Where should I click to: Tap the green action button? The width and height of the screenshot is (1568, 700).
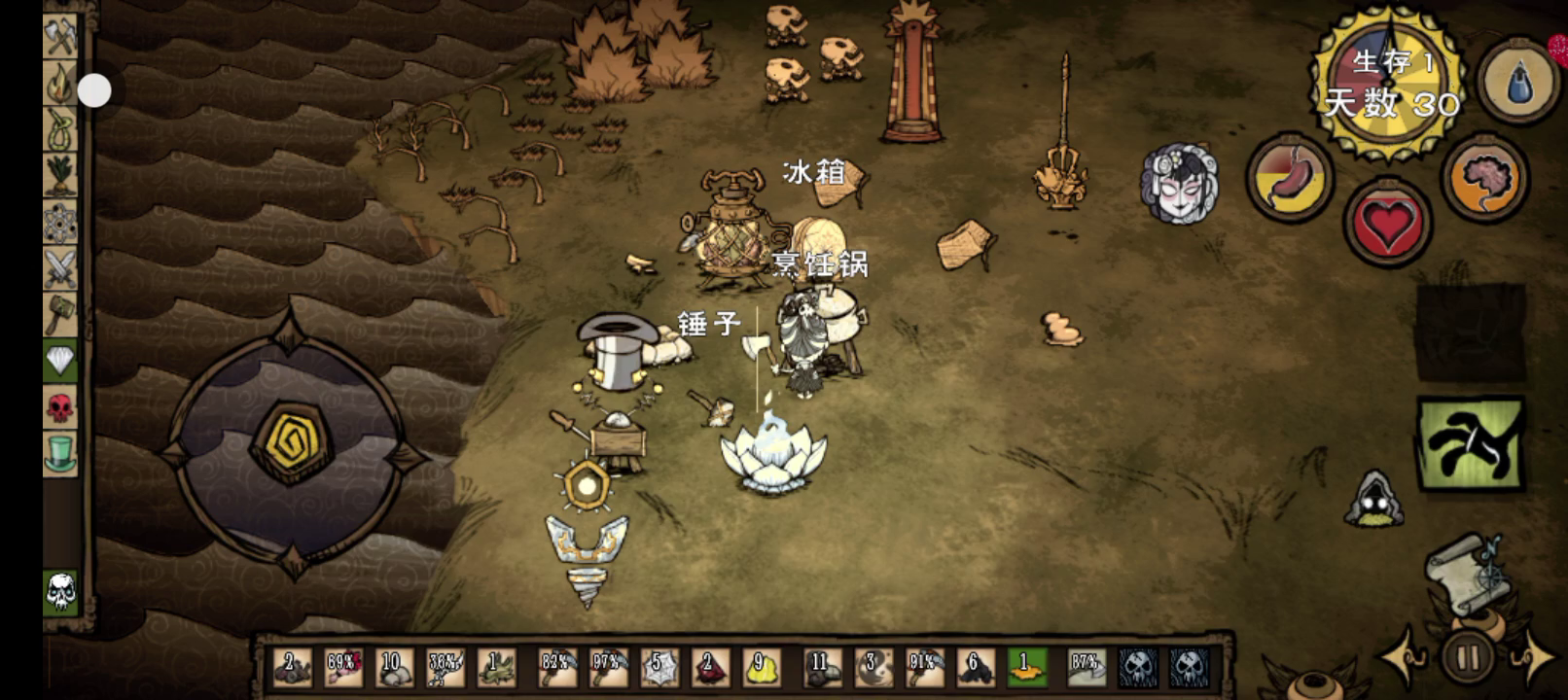coord(1470,444)
